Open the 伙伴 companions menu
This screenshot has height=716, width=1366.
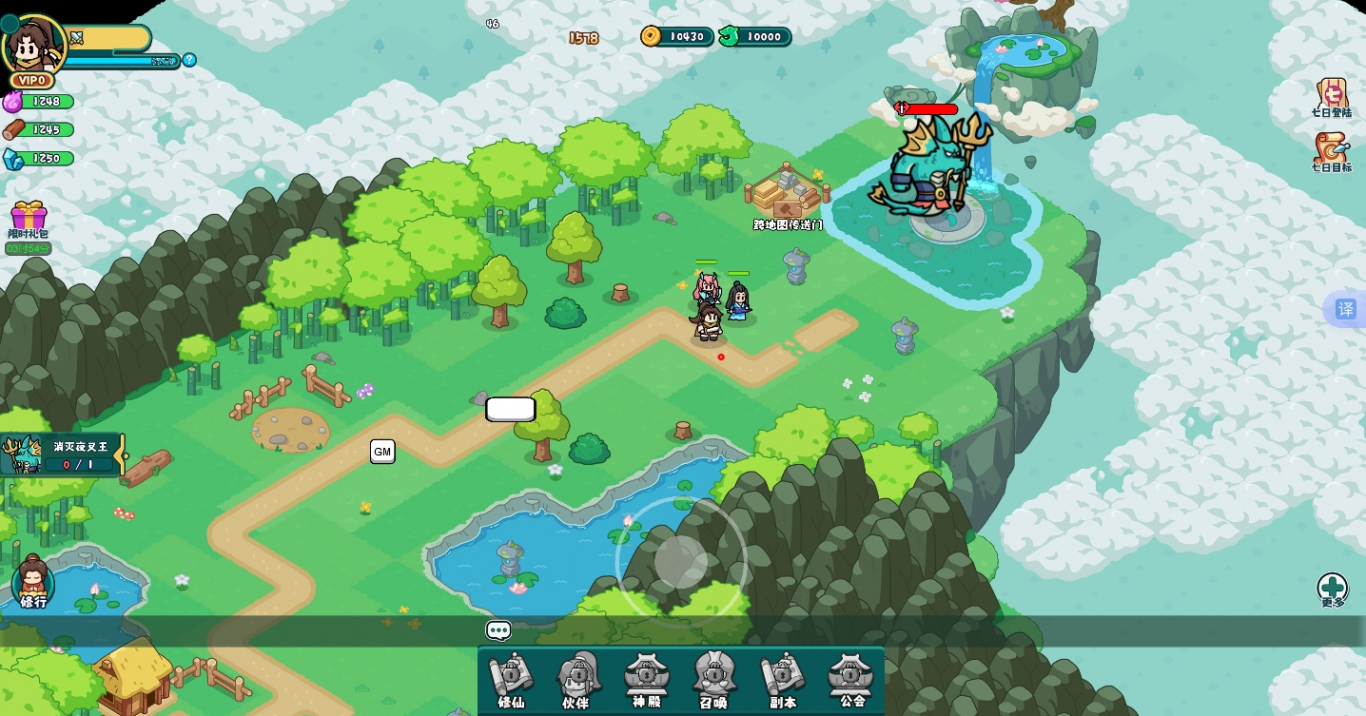(x=576, y=680)
